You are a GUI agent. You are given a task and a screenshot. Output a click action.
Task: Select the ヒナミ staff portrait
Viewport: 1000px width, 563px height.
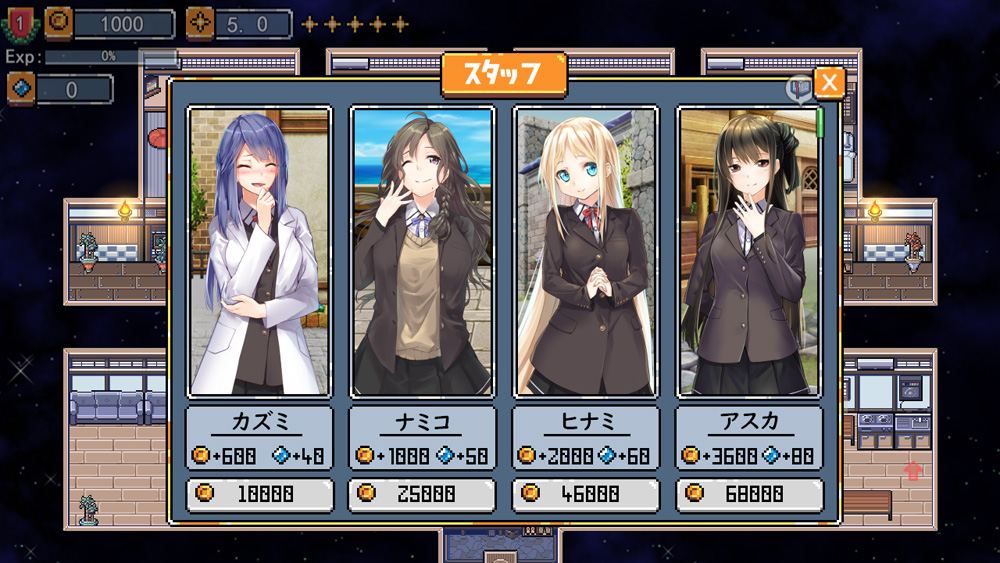[585, 252]
